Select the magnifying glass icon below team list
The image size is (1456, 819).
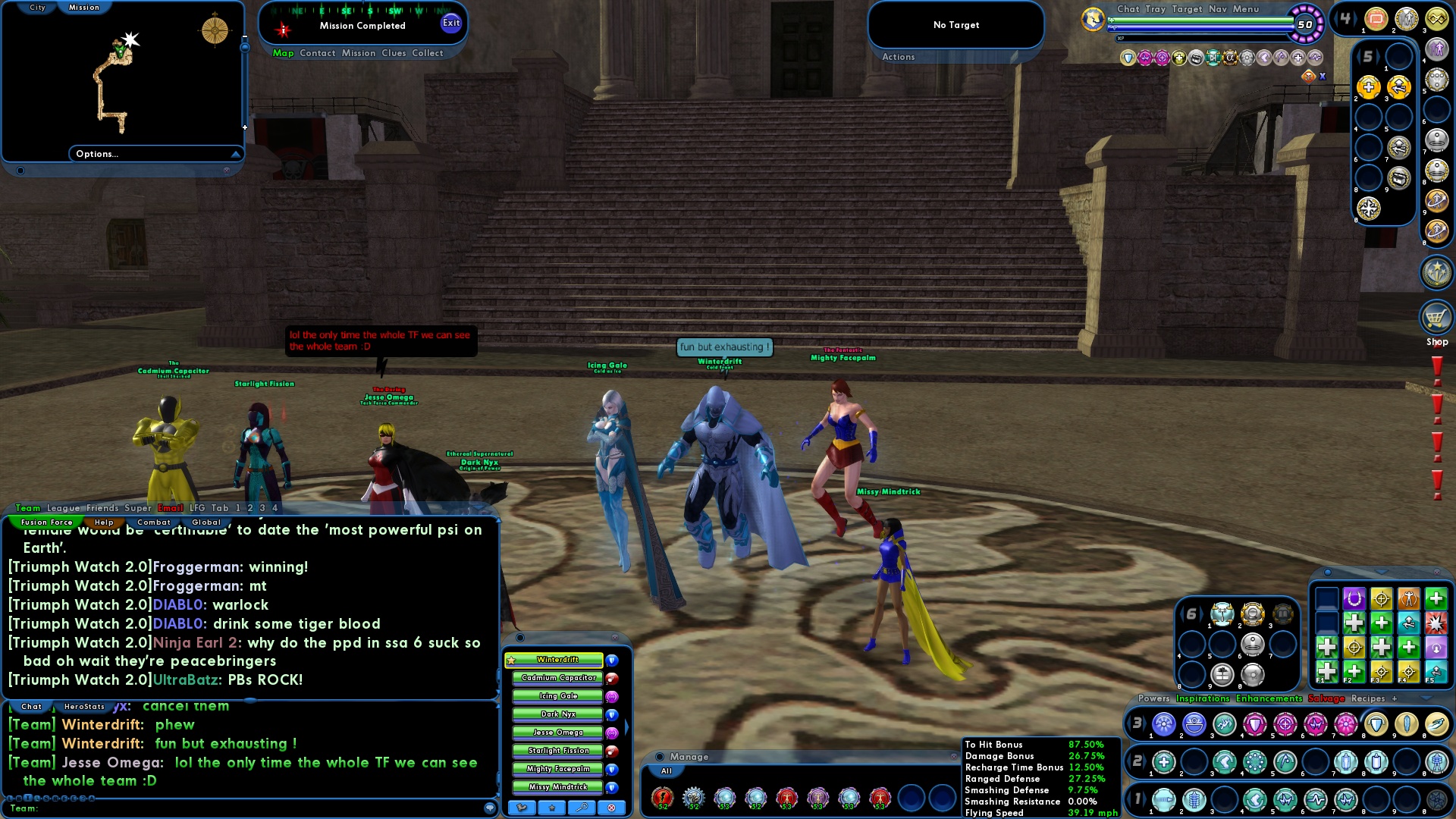[581, 808]
